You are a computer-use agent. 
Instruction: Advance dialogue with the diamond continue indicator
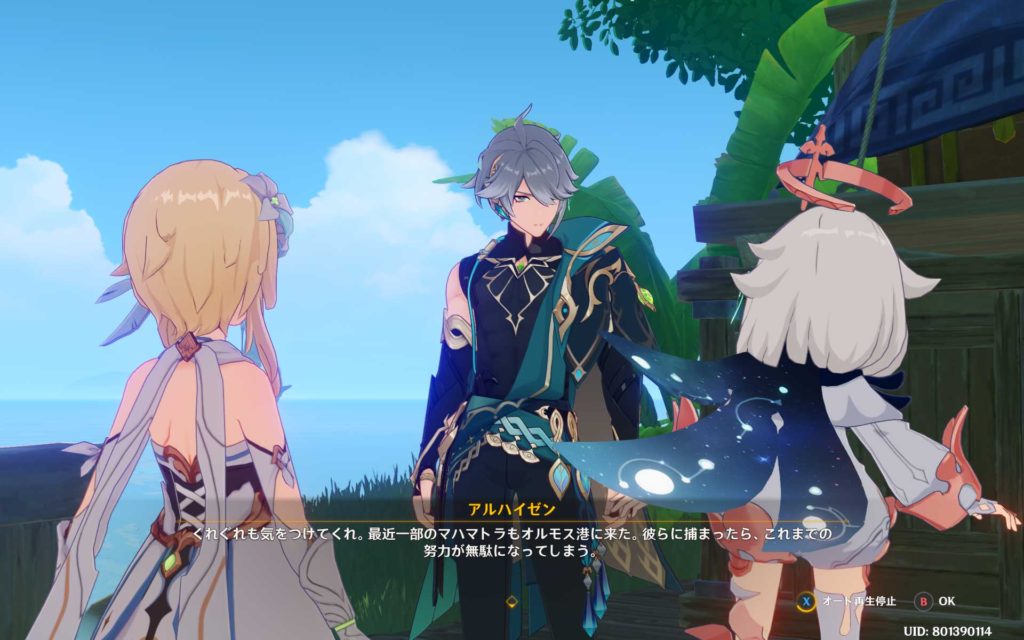pos(512,601)
